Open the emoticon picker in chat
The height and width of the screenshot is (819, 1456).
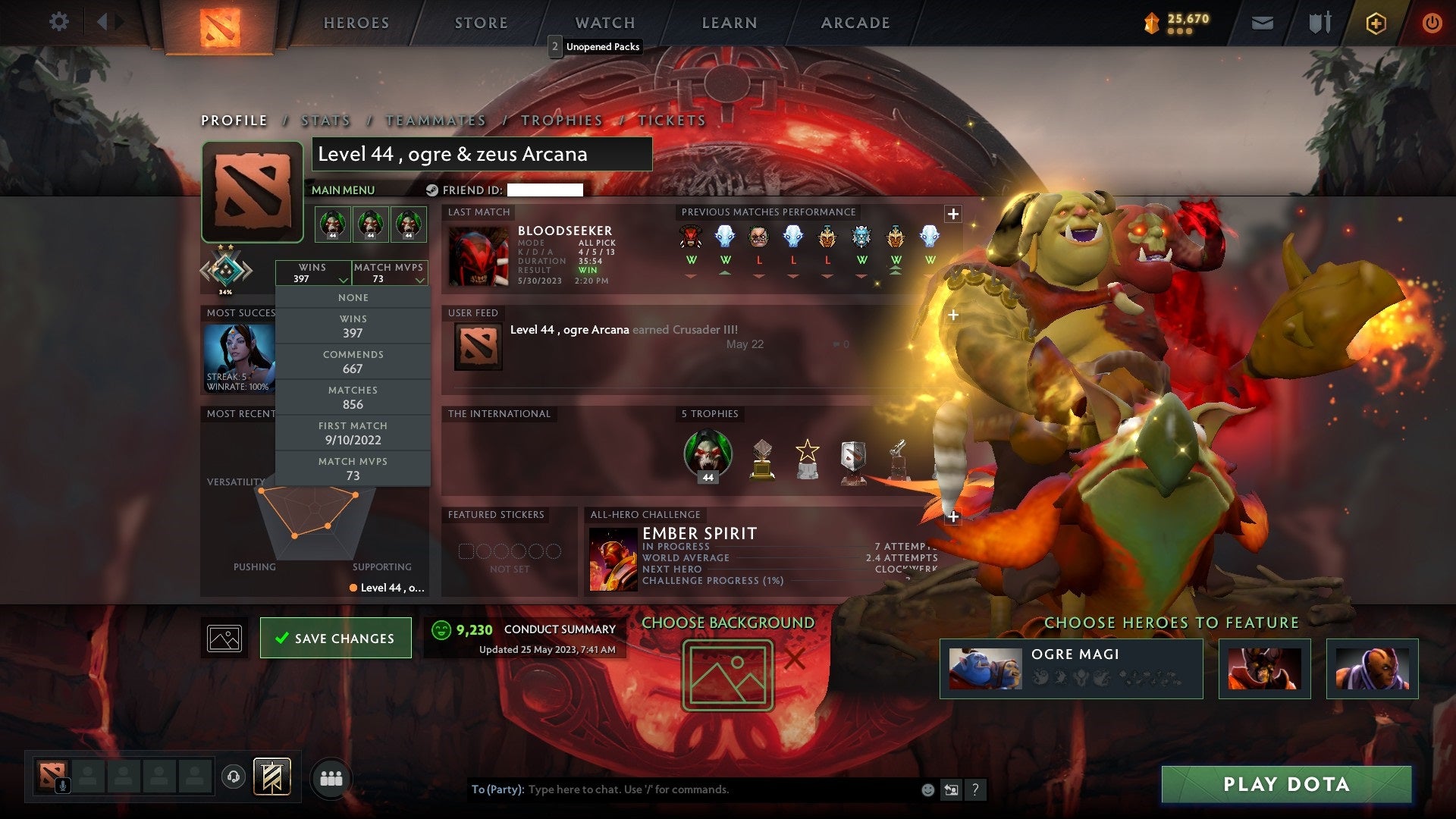tap(927, 789)
